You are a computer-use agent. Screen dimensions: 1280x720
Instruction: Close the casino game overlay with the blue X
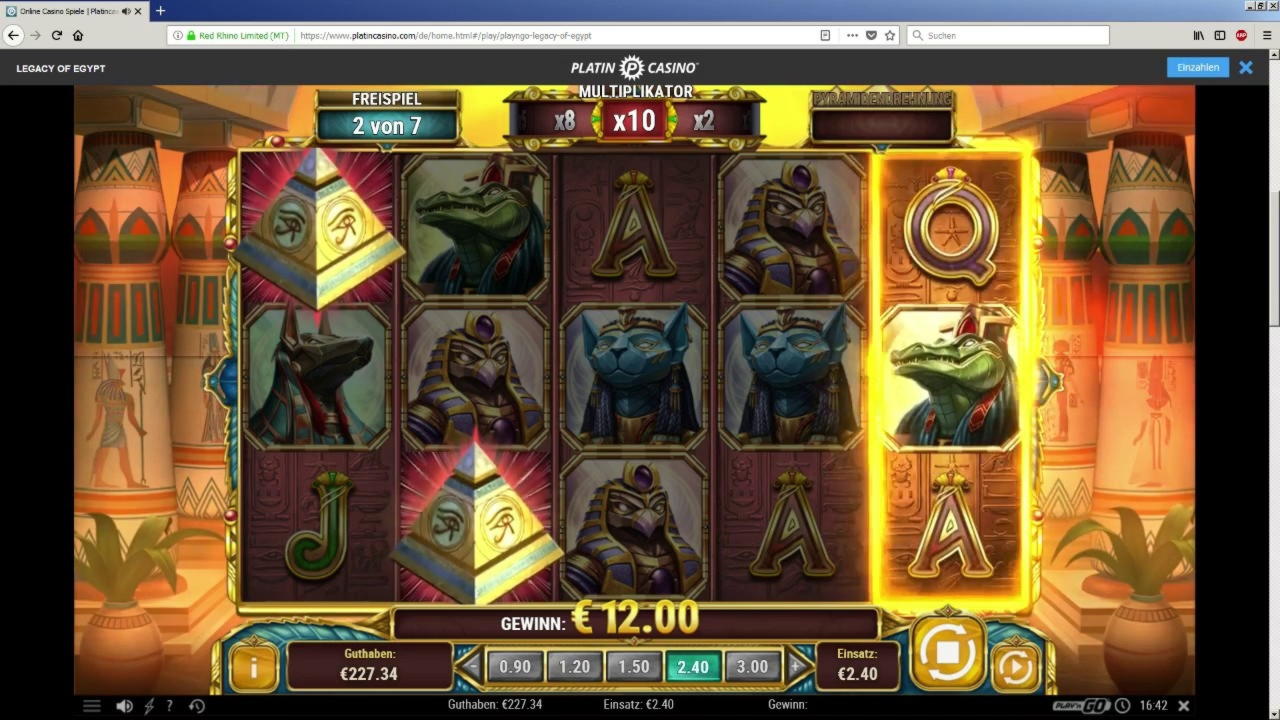(x=1246, y=67)
